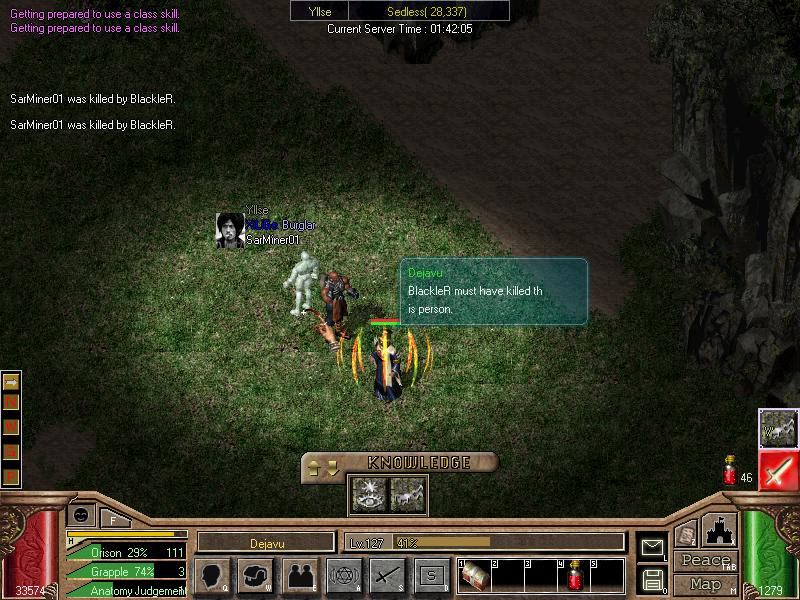The image size is (800, 600).
Task: Open the castle icon button
Action: coord(720,530)
